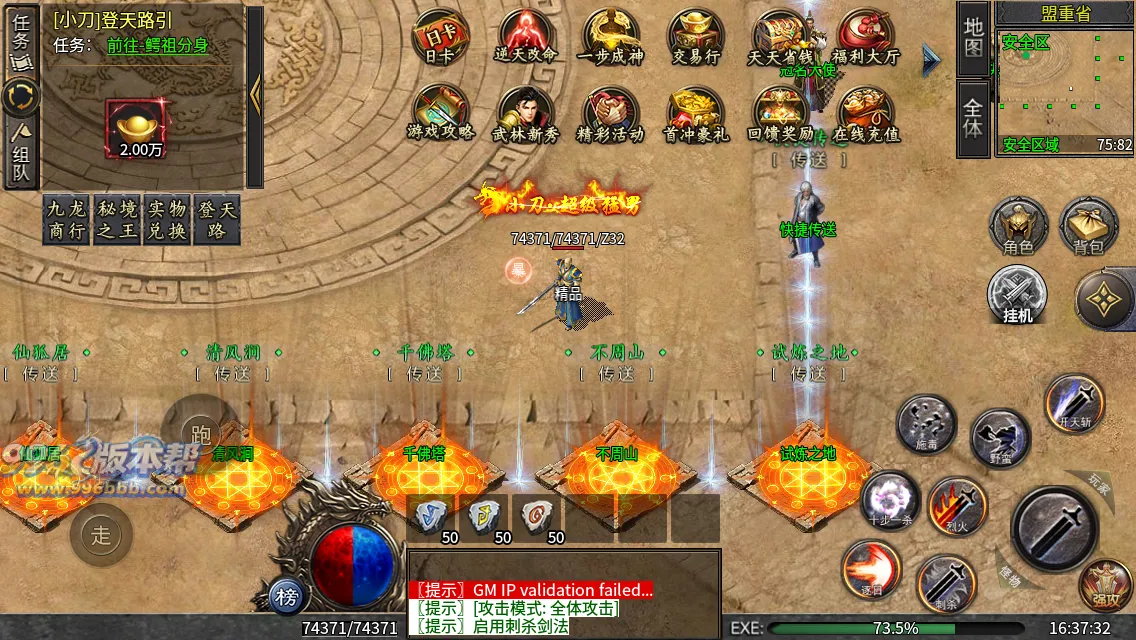Image resolution: width=1136 pixels, height=640 pixels.
Task: Show the 地图 map button
Action: coord(973,38)
